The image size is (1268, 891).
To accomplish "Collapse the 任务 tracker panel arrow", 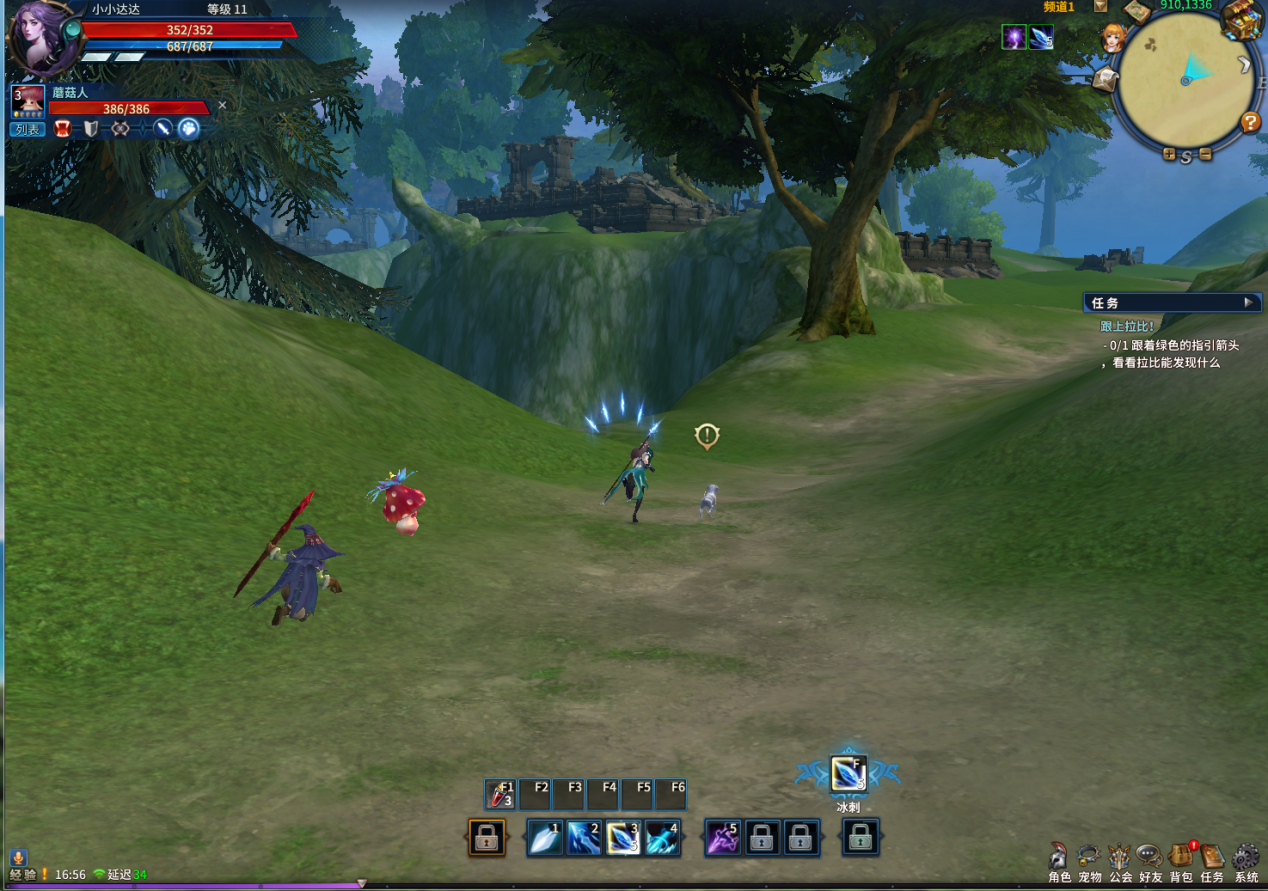I will [x=1248, y=302].
